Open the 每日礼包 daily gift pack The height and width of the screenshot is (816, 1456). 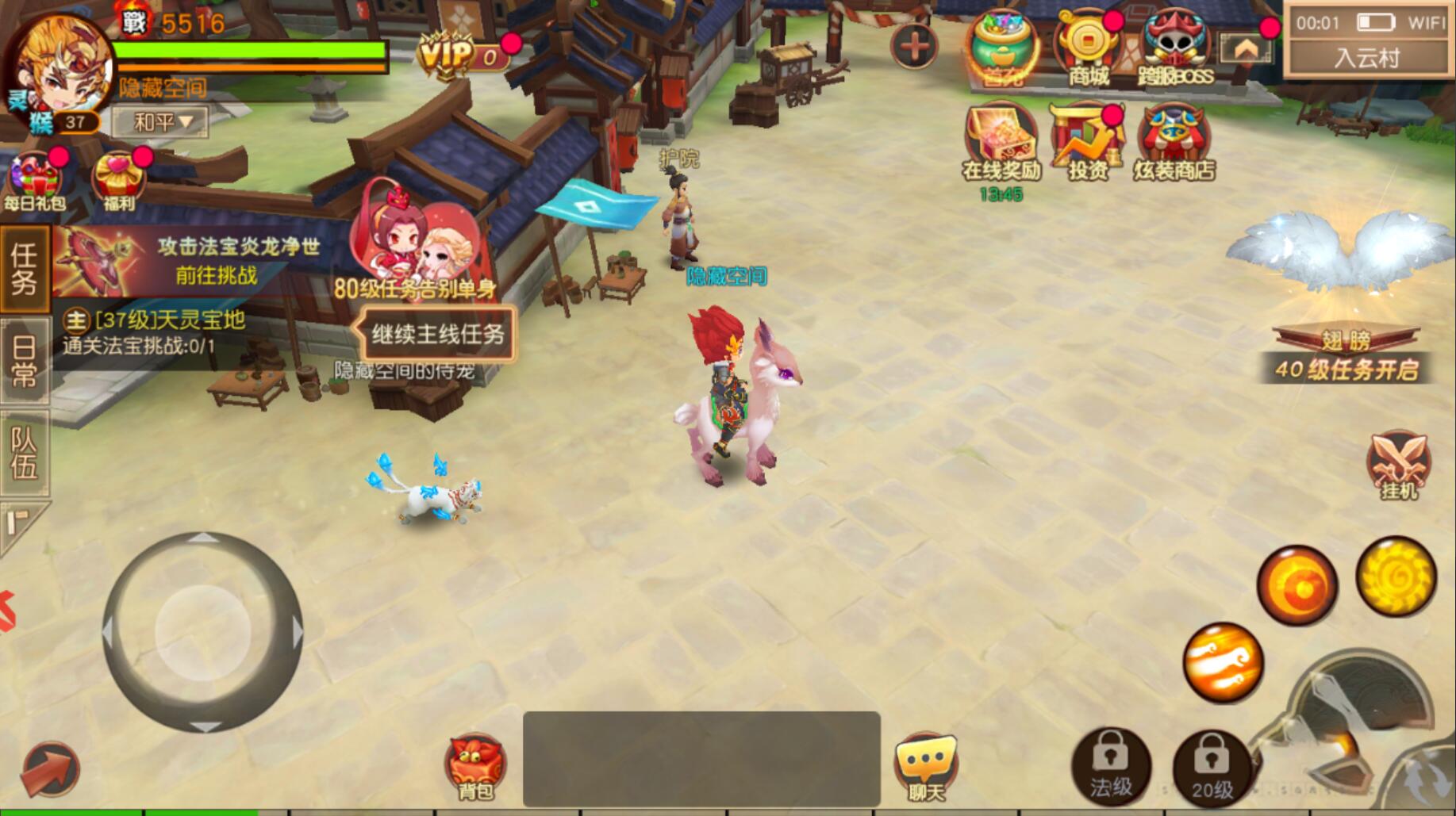coord(35,181)
